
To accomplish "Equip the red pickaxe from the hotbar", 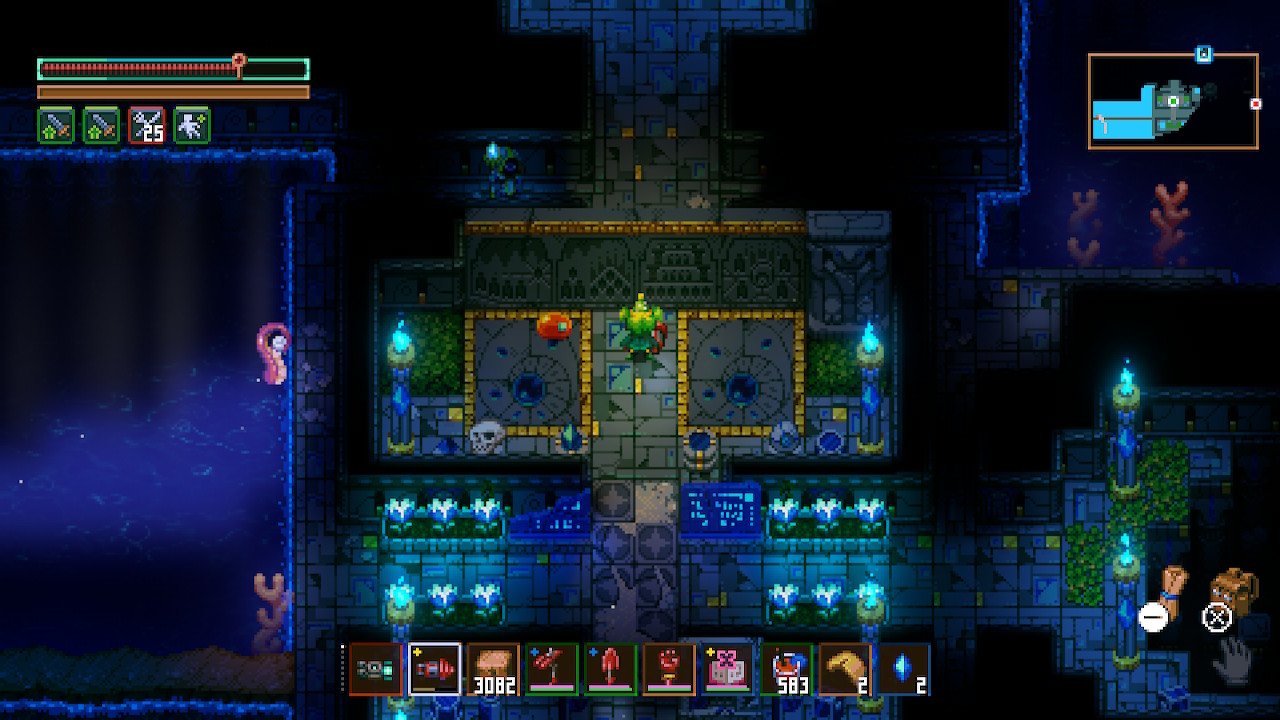I will [552, 669].
